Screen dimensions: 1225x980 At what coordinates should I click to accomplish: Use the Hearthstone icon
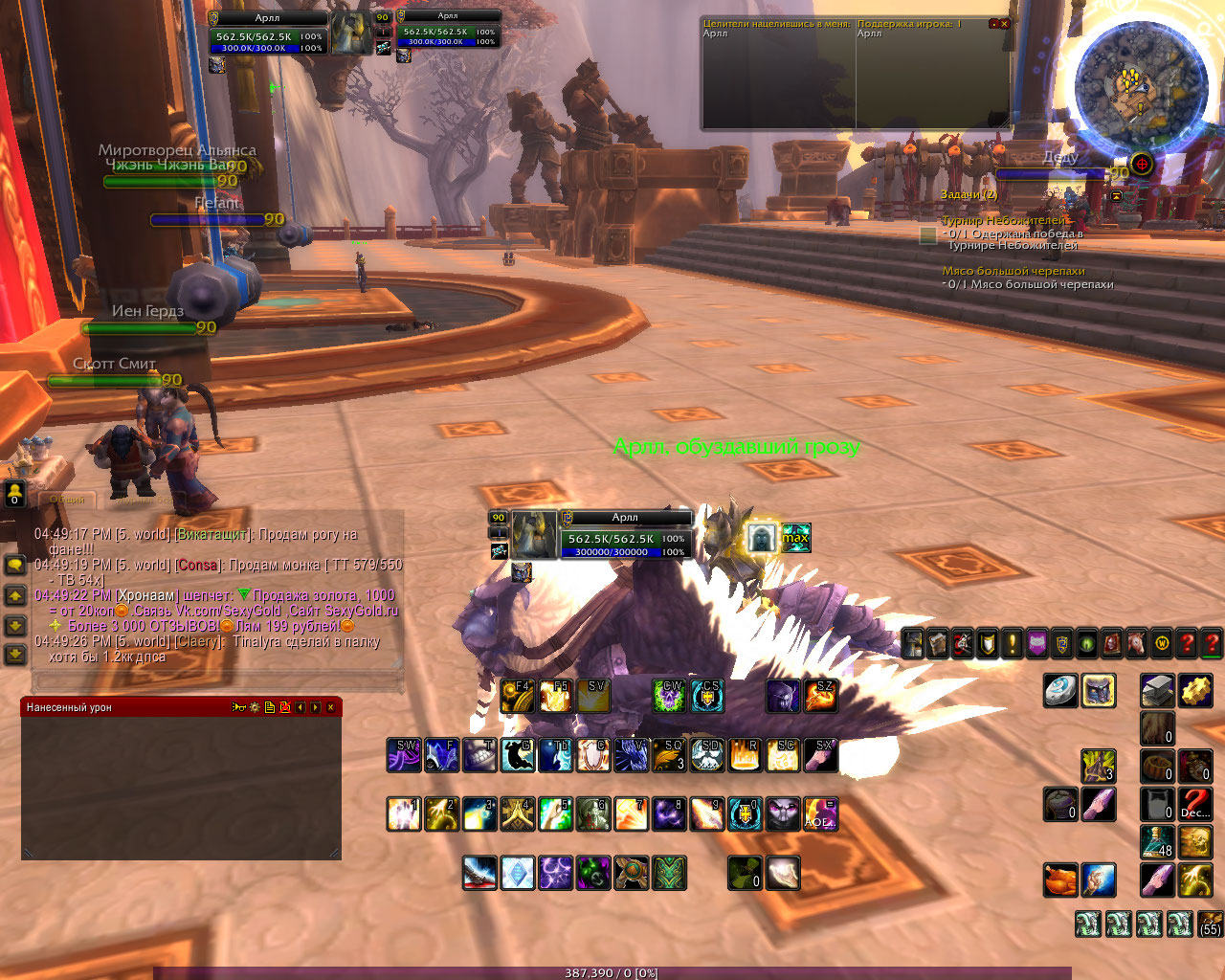[1060, 691]
